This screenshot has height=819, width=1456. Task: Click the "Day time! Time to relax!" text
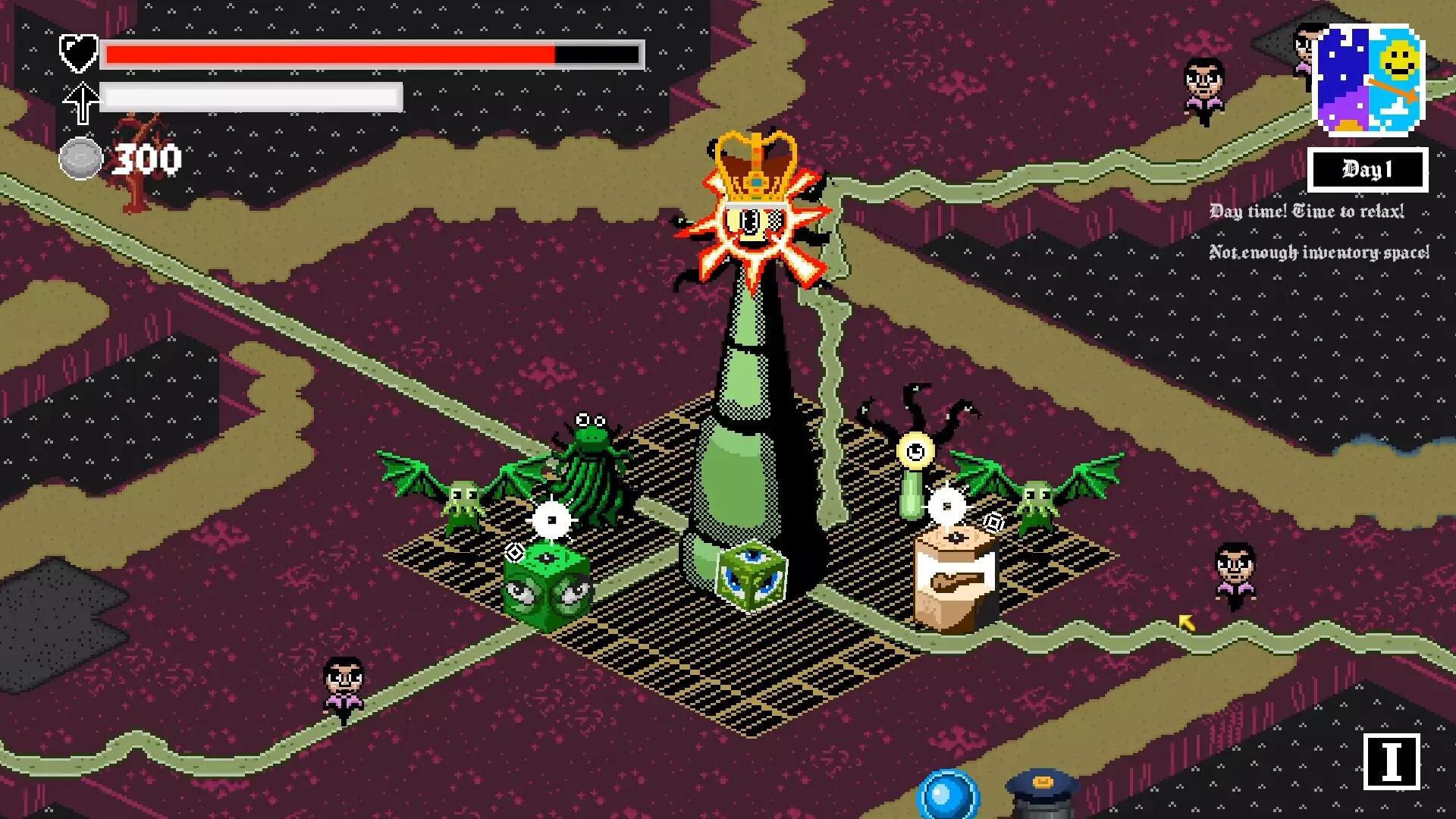click(1307, 212)
